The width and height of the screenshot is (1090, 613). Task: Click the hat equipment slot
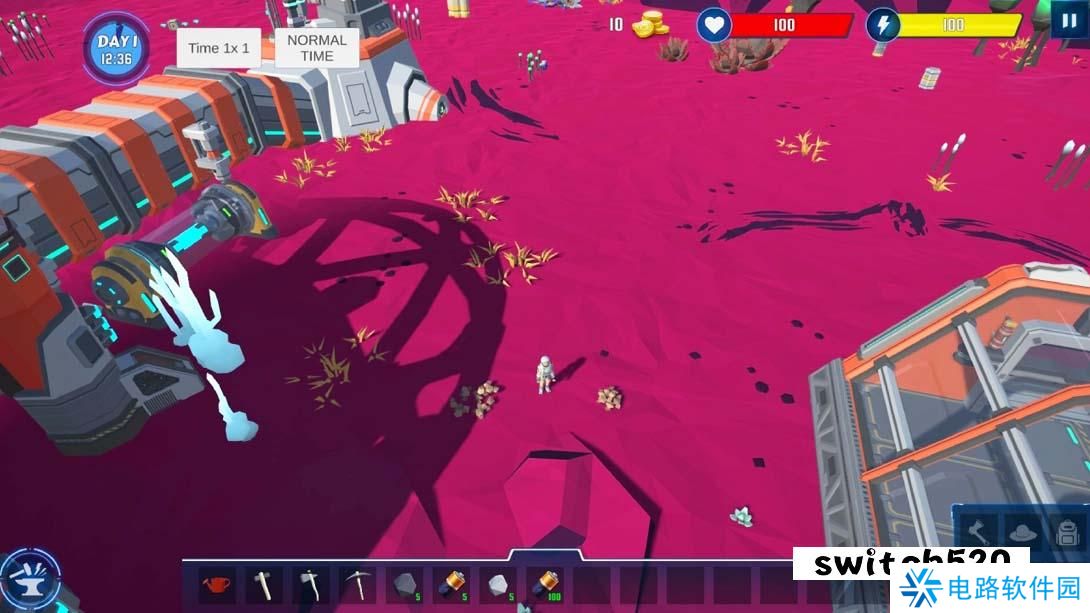1021,532
